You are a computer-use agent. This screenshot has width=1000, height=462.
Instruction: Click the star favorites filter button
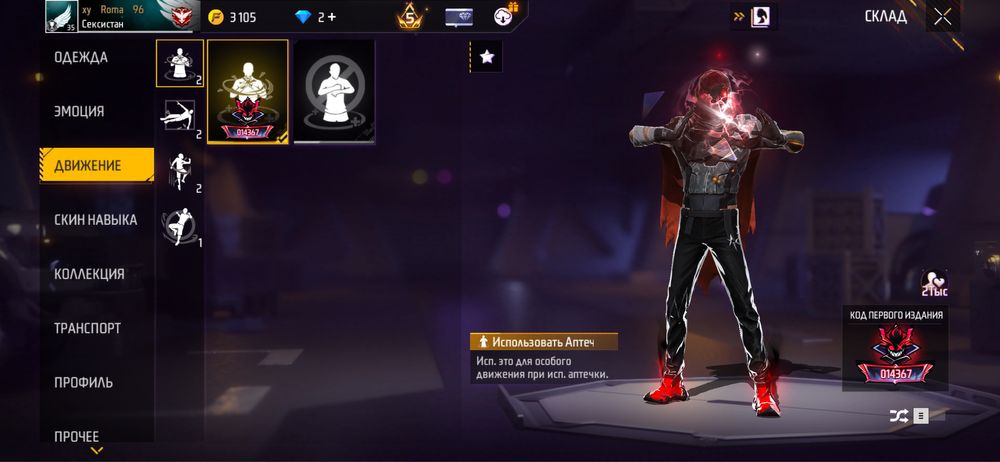coord(487,57)
